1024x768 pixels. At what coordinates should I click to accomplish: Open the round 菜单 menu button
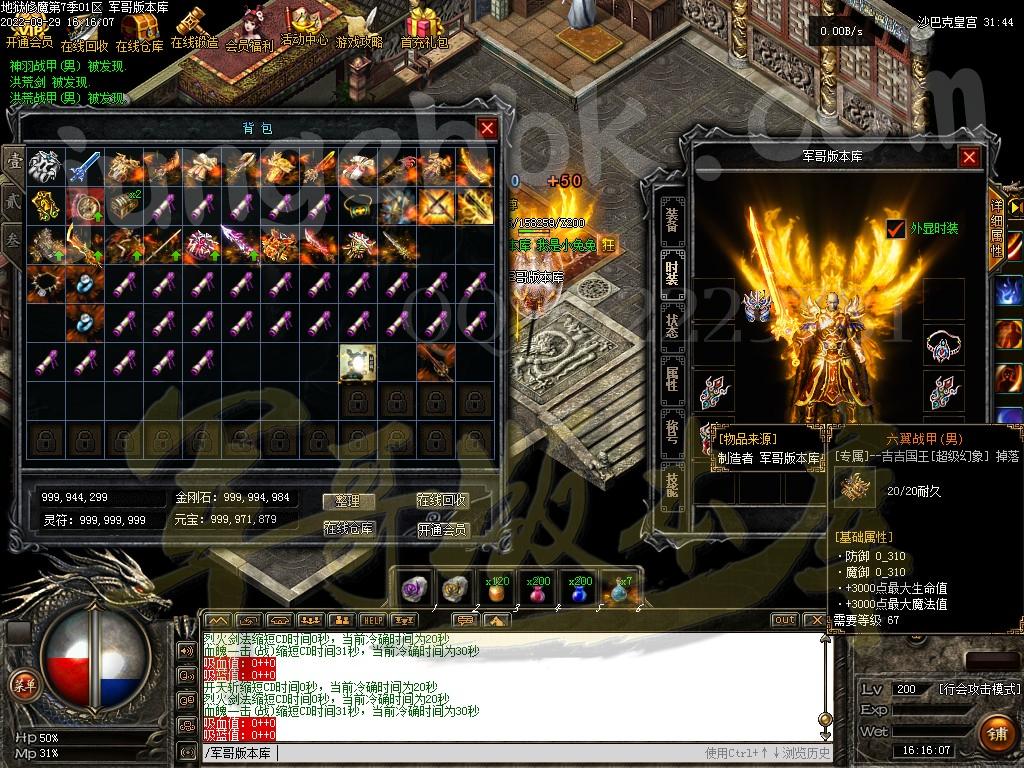[x=22, y=685]
